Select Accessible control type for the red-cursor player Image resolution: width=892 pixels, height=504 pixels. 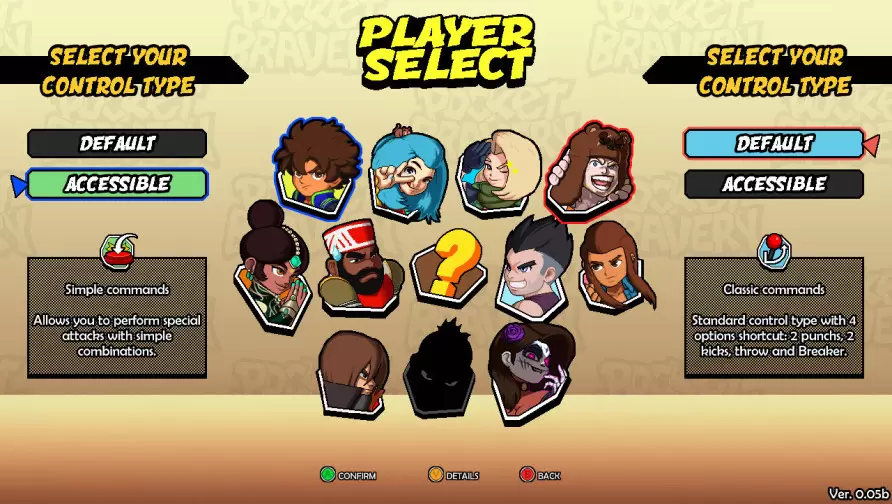(774, 184)
